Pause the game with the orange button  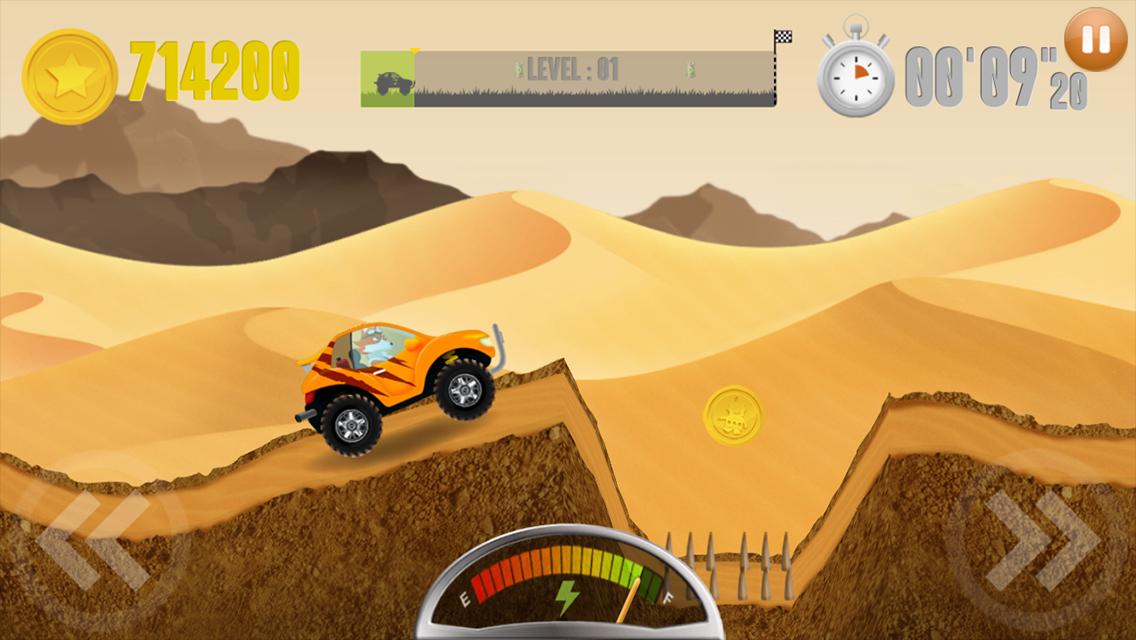(x=1095, y=40)
